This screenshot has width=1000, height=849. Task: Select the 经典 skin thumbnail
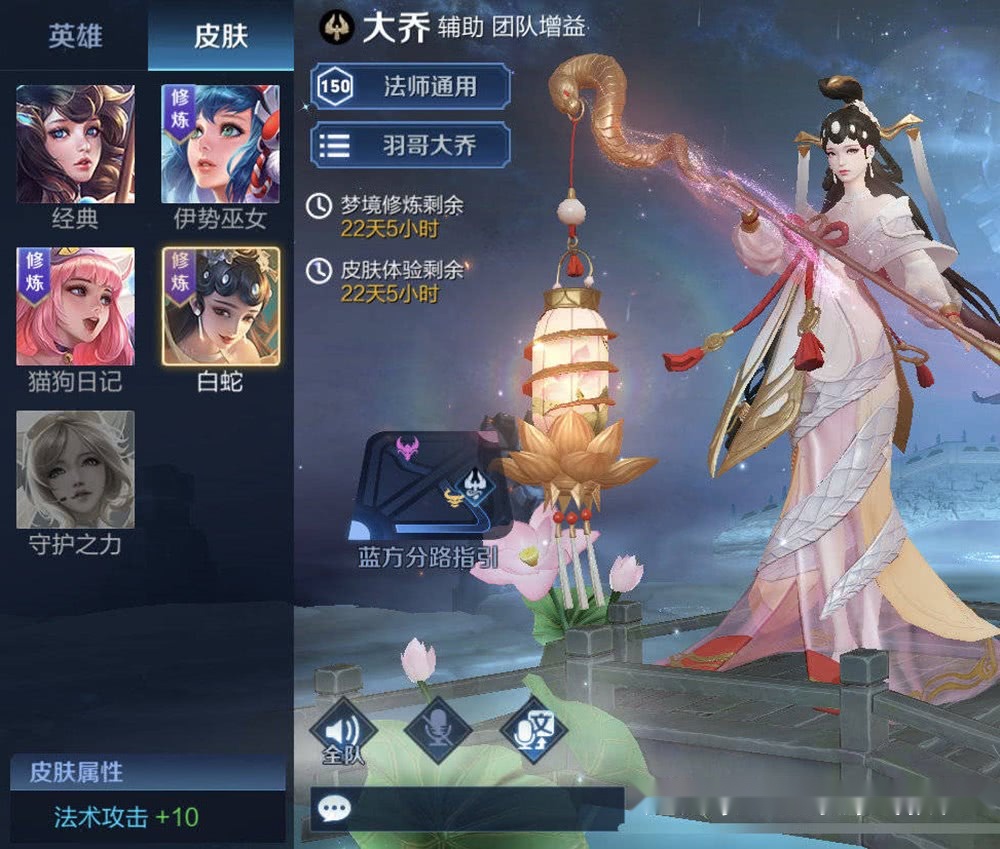pos(75,144)
